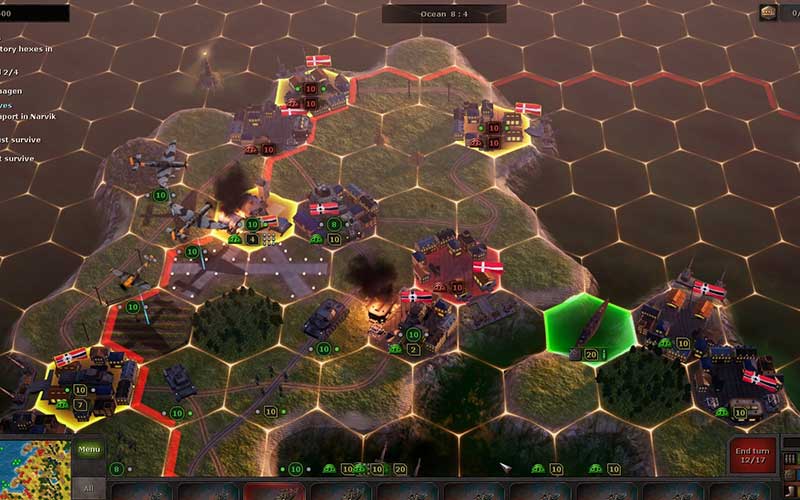The image size is (800, 500).
Task: Open the supply crate icon
Action: pos(768,12)
